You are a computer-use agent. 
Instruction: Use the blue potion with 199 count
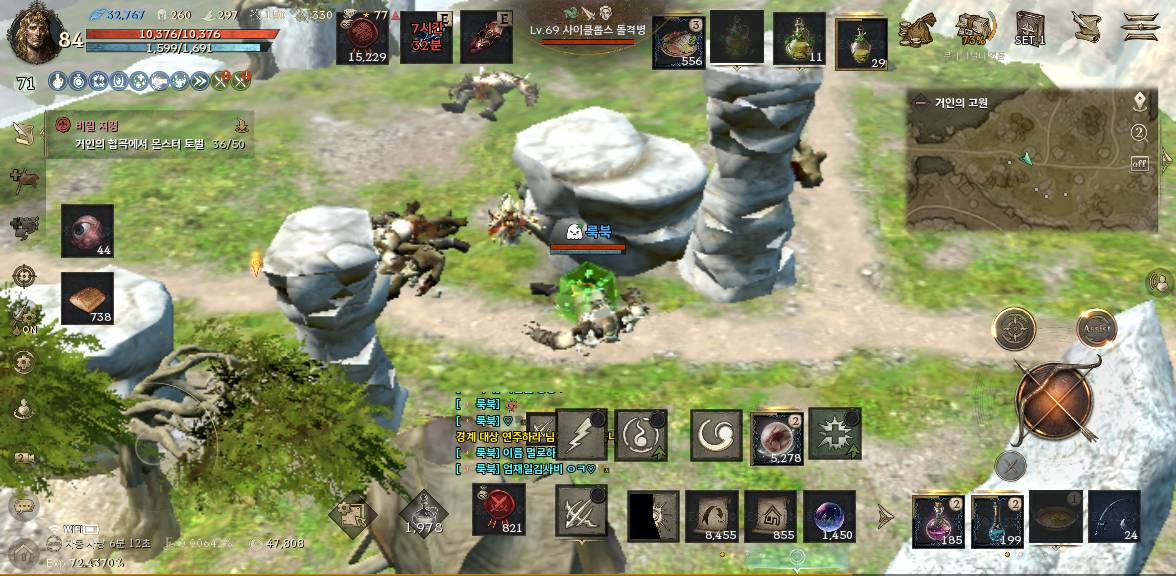[997, 518]
